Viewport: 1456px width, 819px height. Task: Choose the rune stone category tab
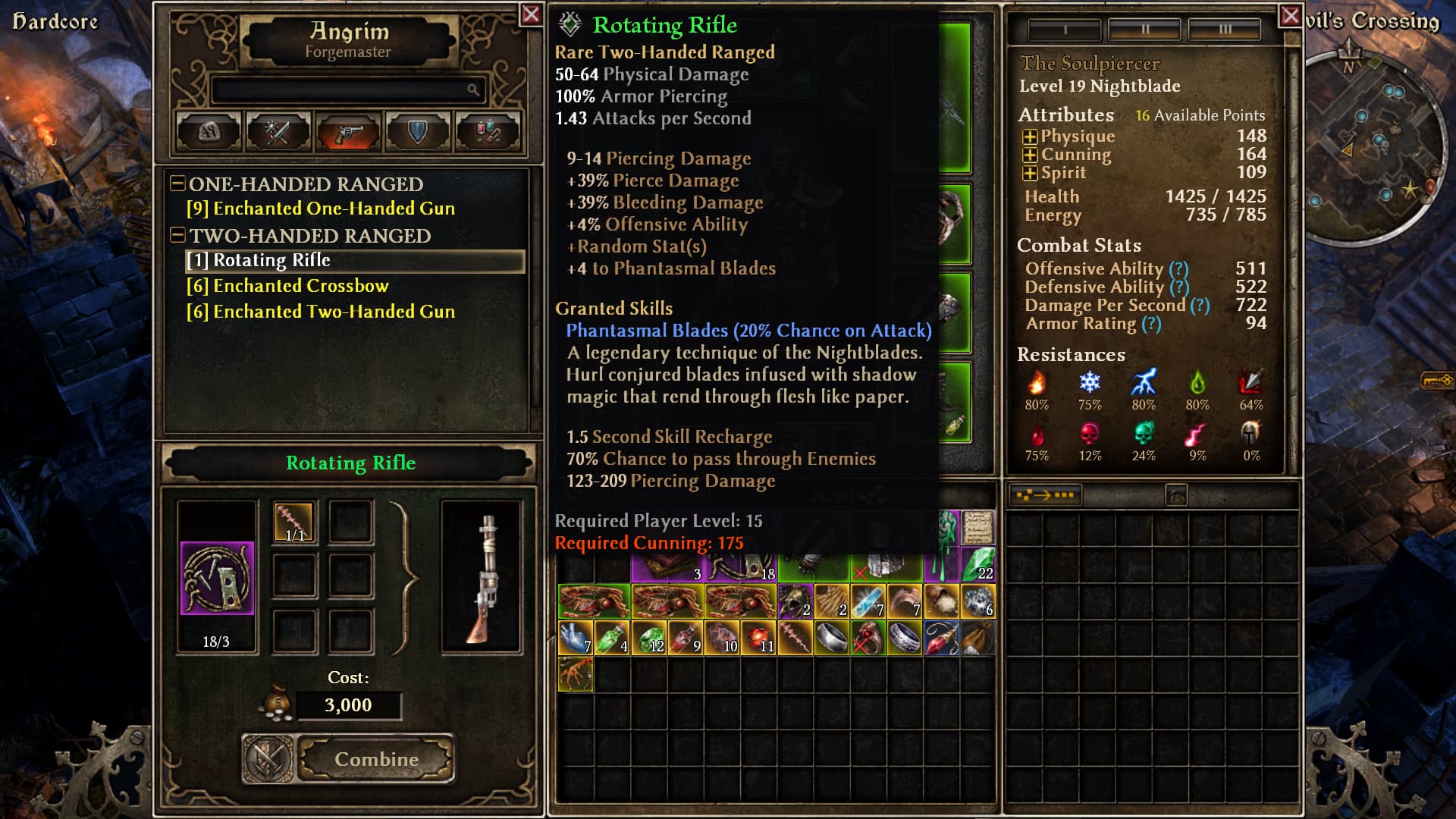(209, 132)
